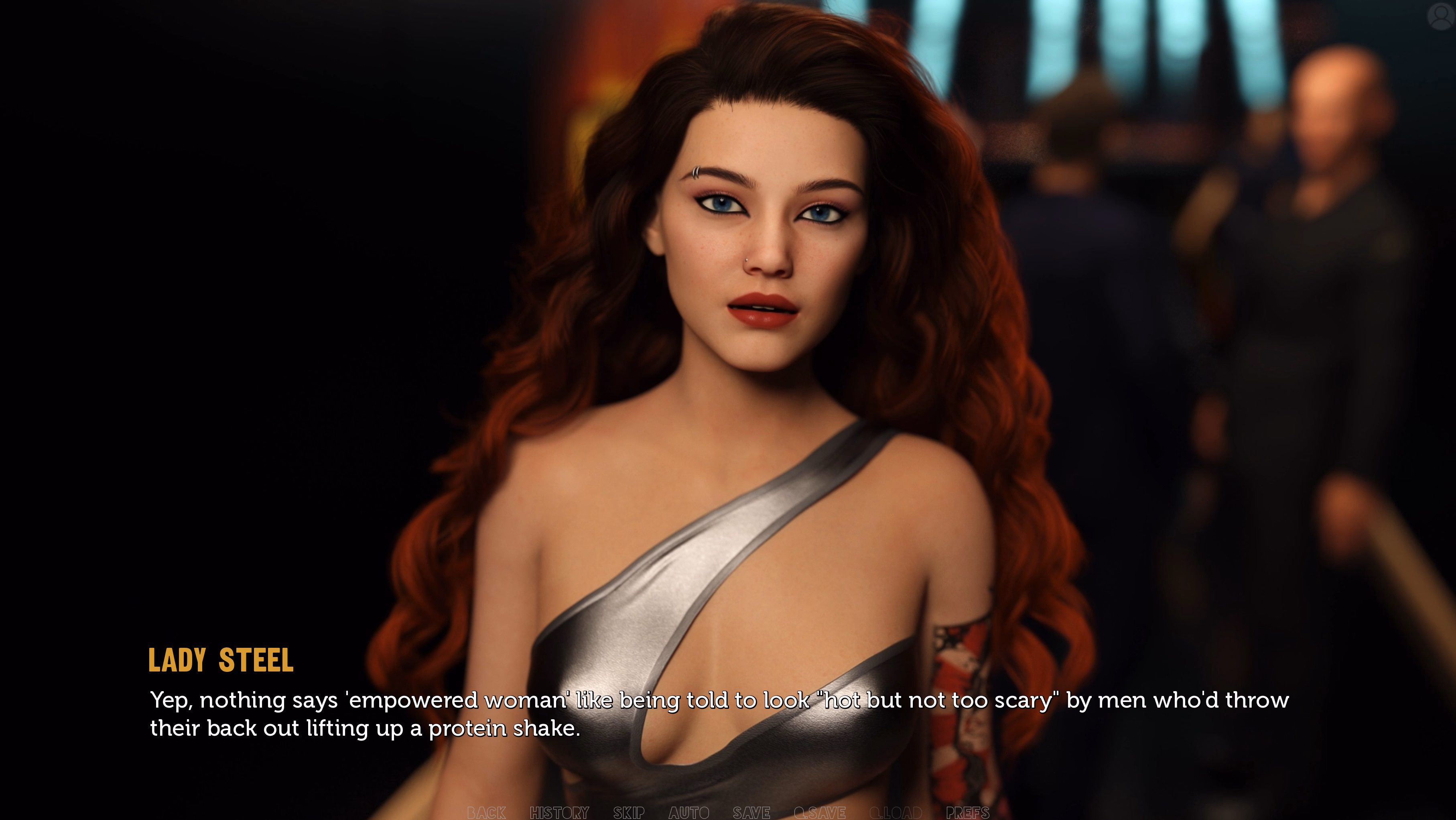Activate SKIP in the quick menu

[629, 813]
